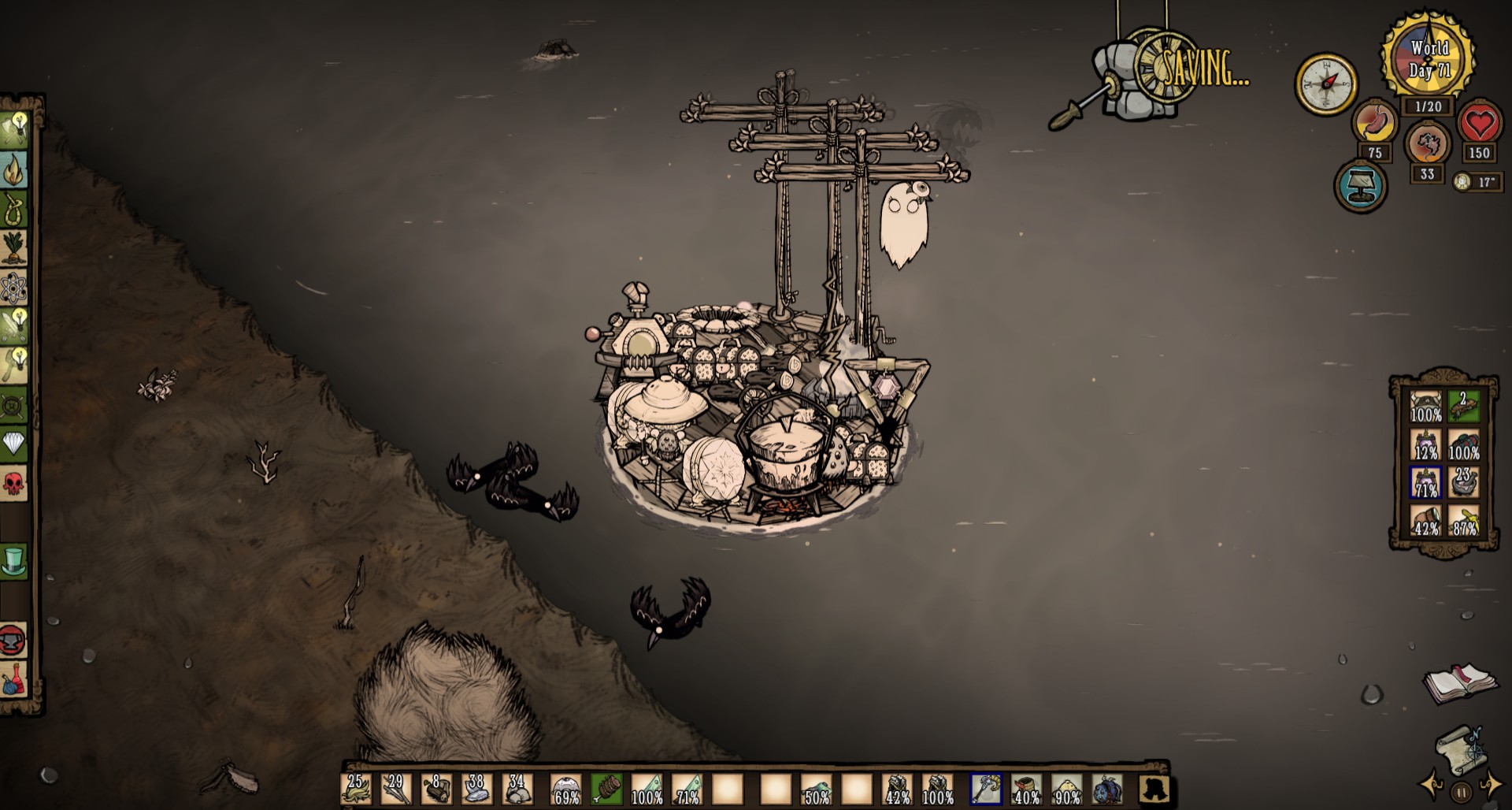Screen dimensions: 1512x810
Task: Open the Survival rope-trap crafting tab
Action: pyautogui.click(x=15, y=209)
